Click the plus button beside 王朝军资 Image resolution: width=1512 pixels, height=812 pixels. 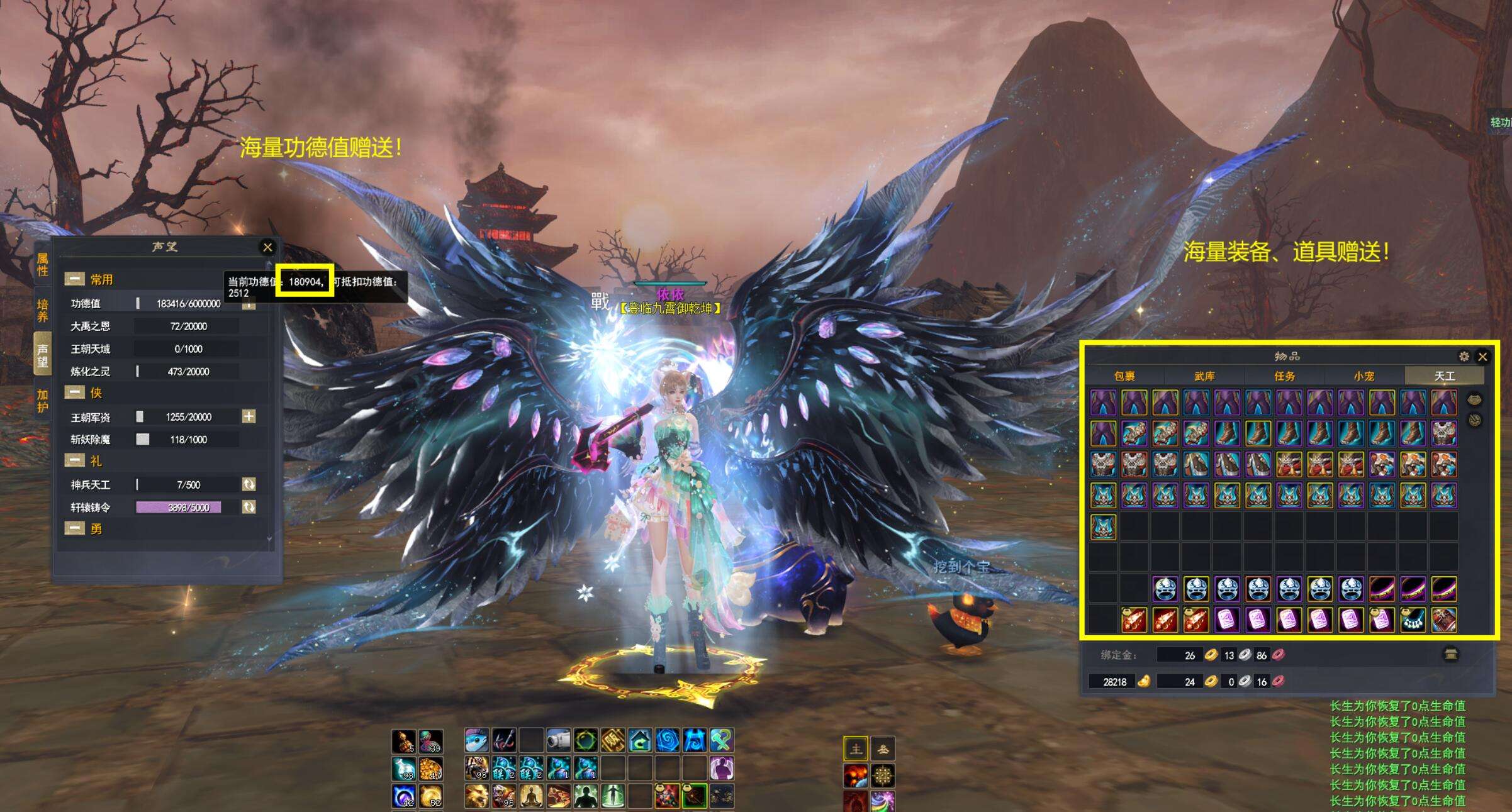click(249, 416)
